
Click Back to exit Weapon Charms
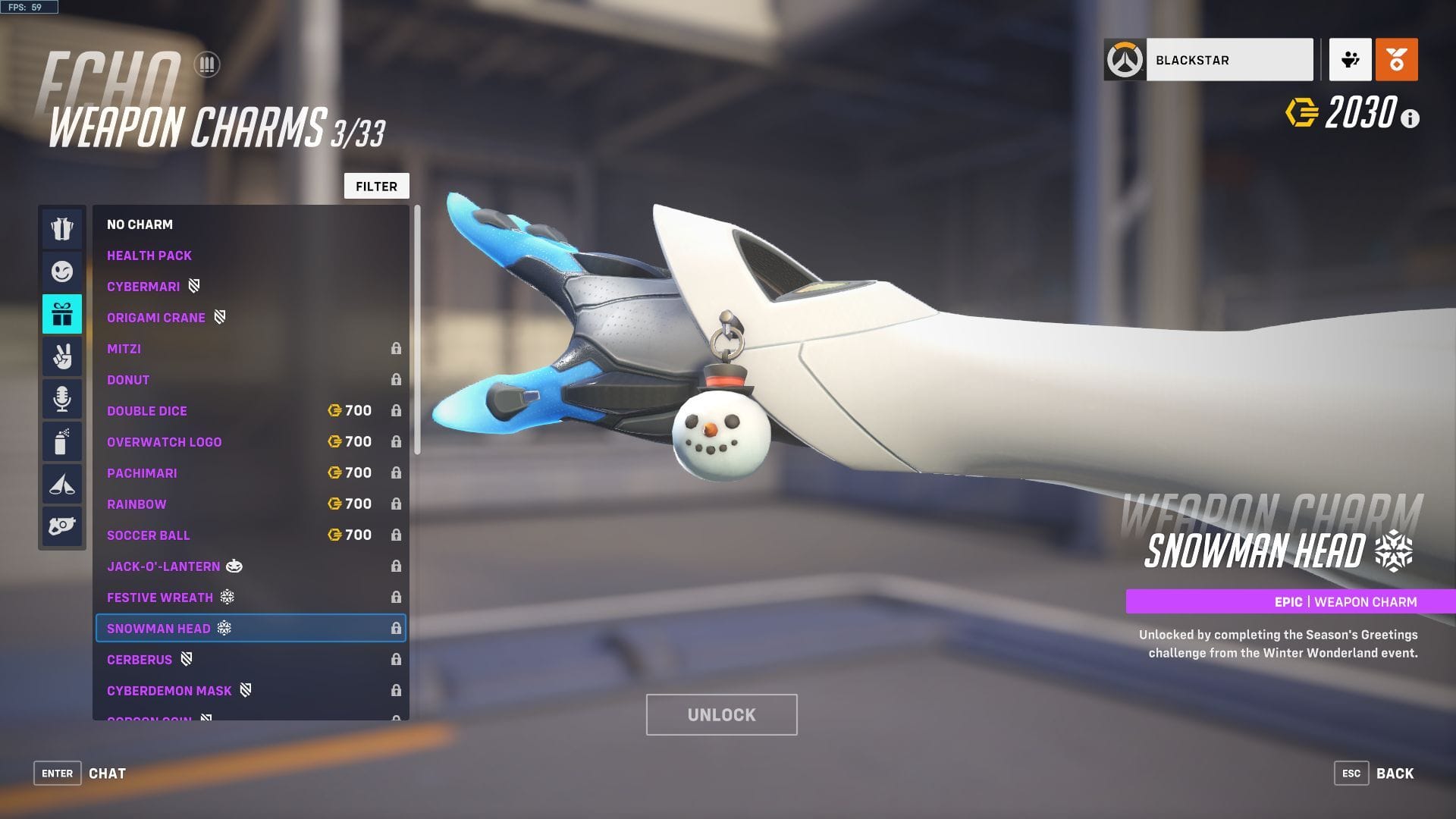coord(1394,773)
